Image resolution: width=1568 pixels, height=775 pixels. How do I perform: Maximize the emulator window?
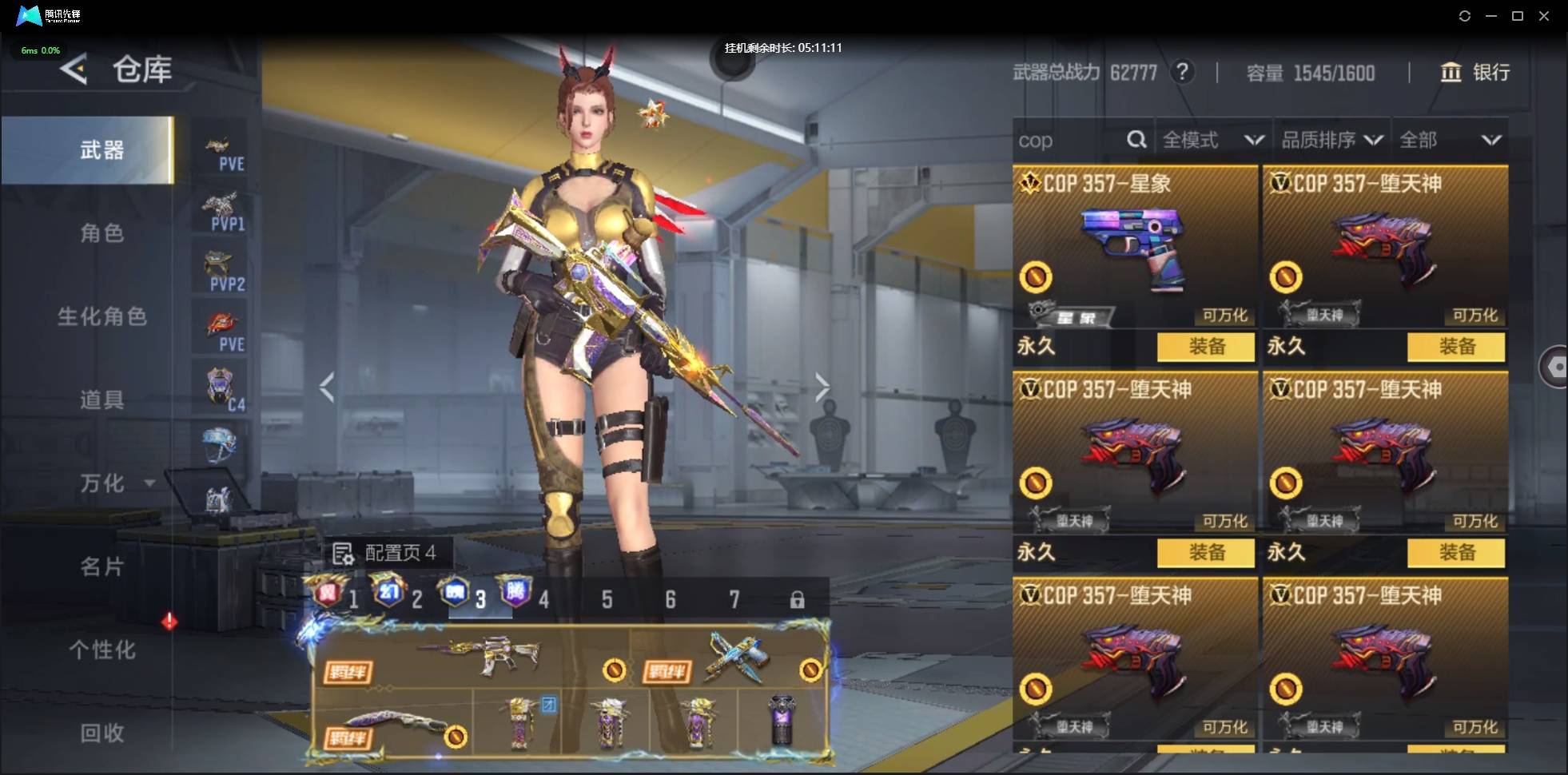(x=1518, y=16)
